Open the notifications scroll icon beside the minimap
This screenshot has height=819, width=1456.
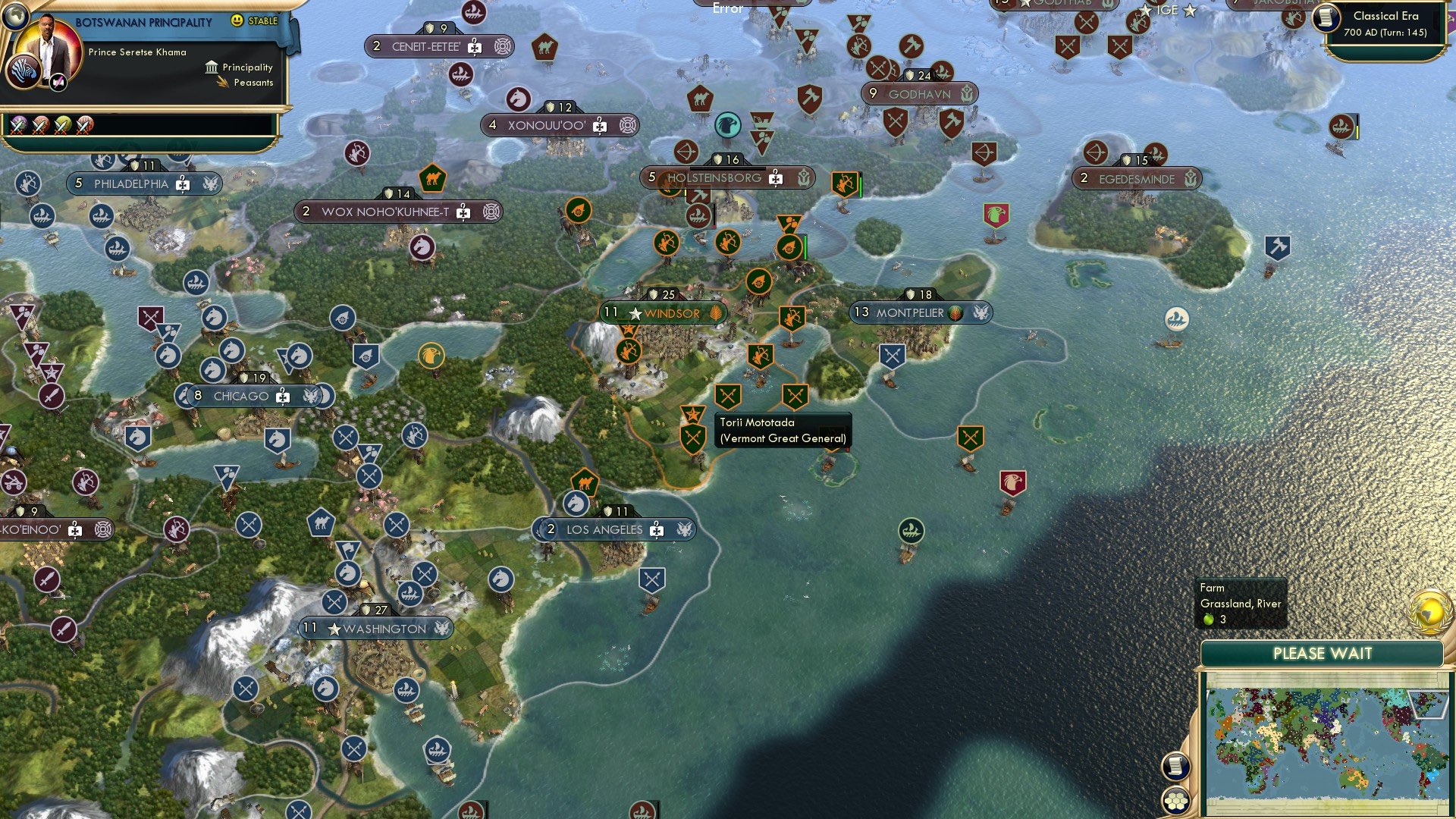[1176, 765]
